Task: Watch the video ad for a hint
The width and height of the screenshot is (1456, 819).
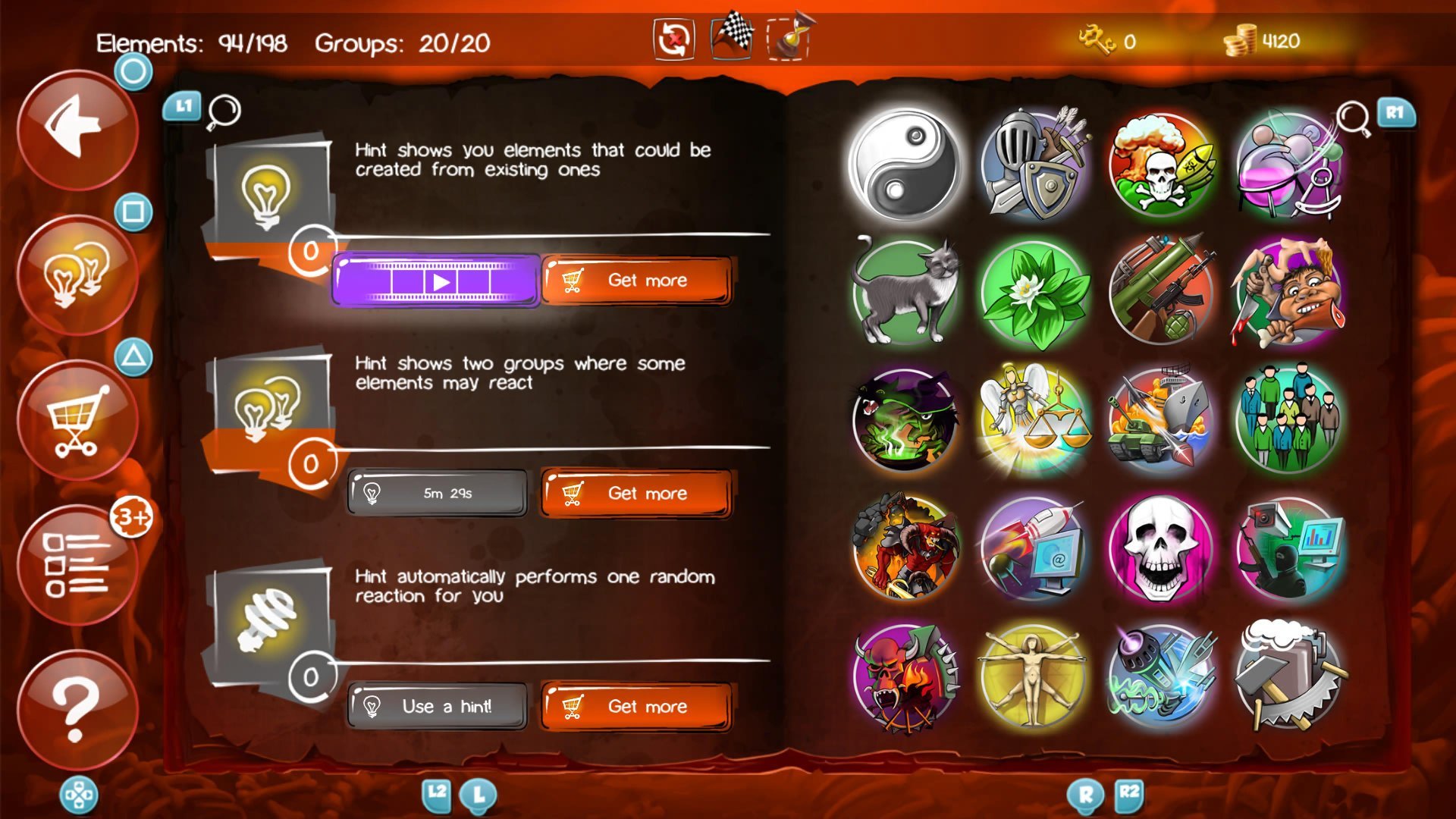Action: (437, 281)
